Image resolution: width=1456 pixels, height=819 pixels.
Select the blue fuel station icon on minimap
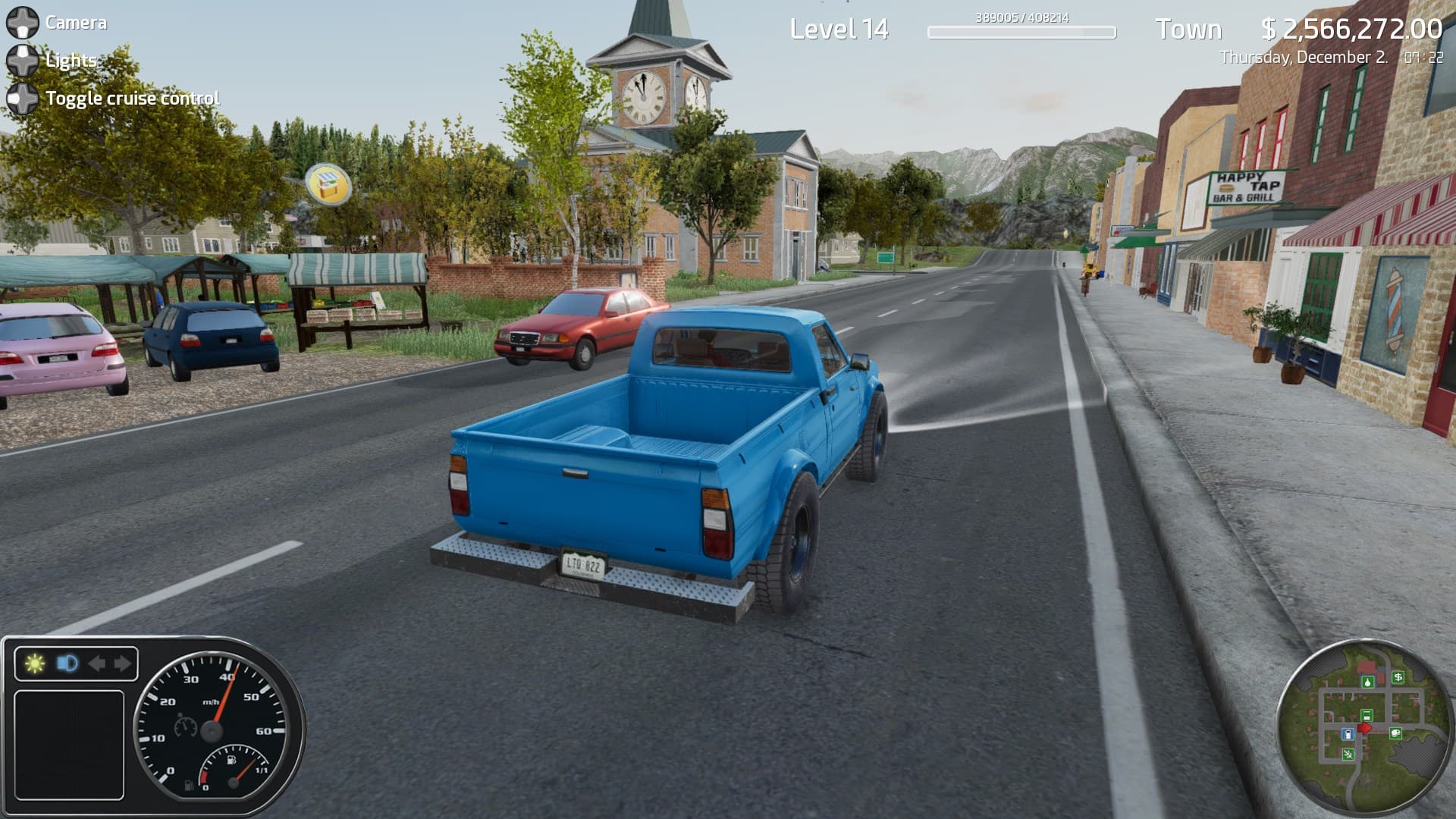tap(1348, 734)
